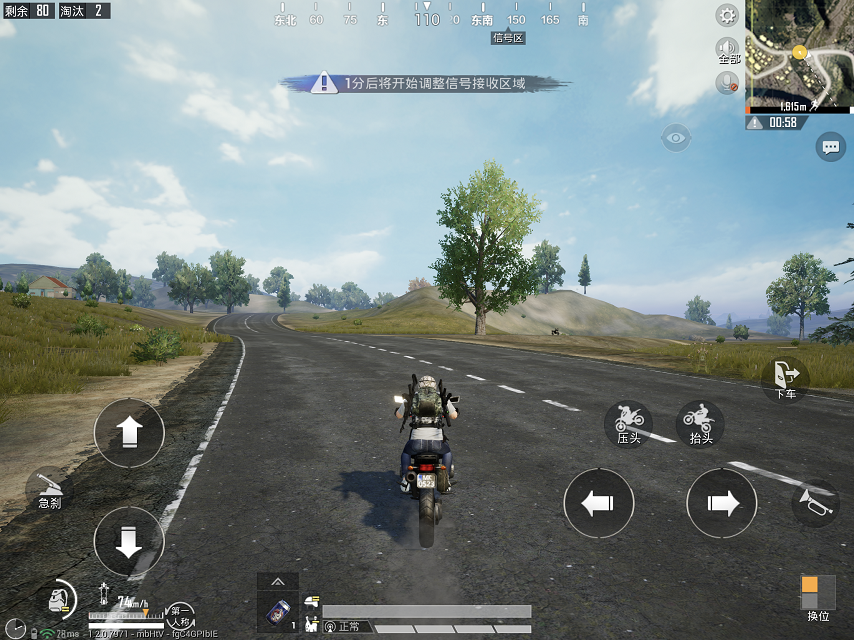The height and width of the screenshot is (640, 854).
Task: Open the settings gear menu
Action: point(727,15)
